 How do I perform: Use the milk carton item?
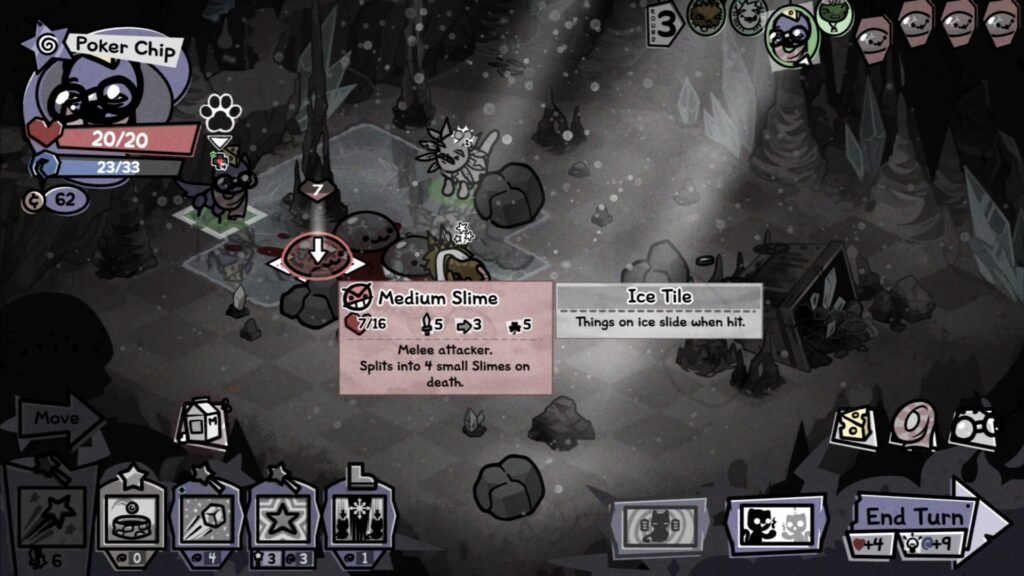click(x=197, y=424)
